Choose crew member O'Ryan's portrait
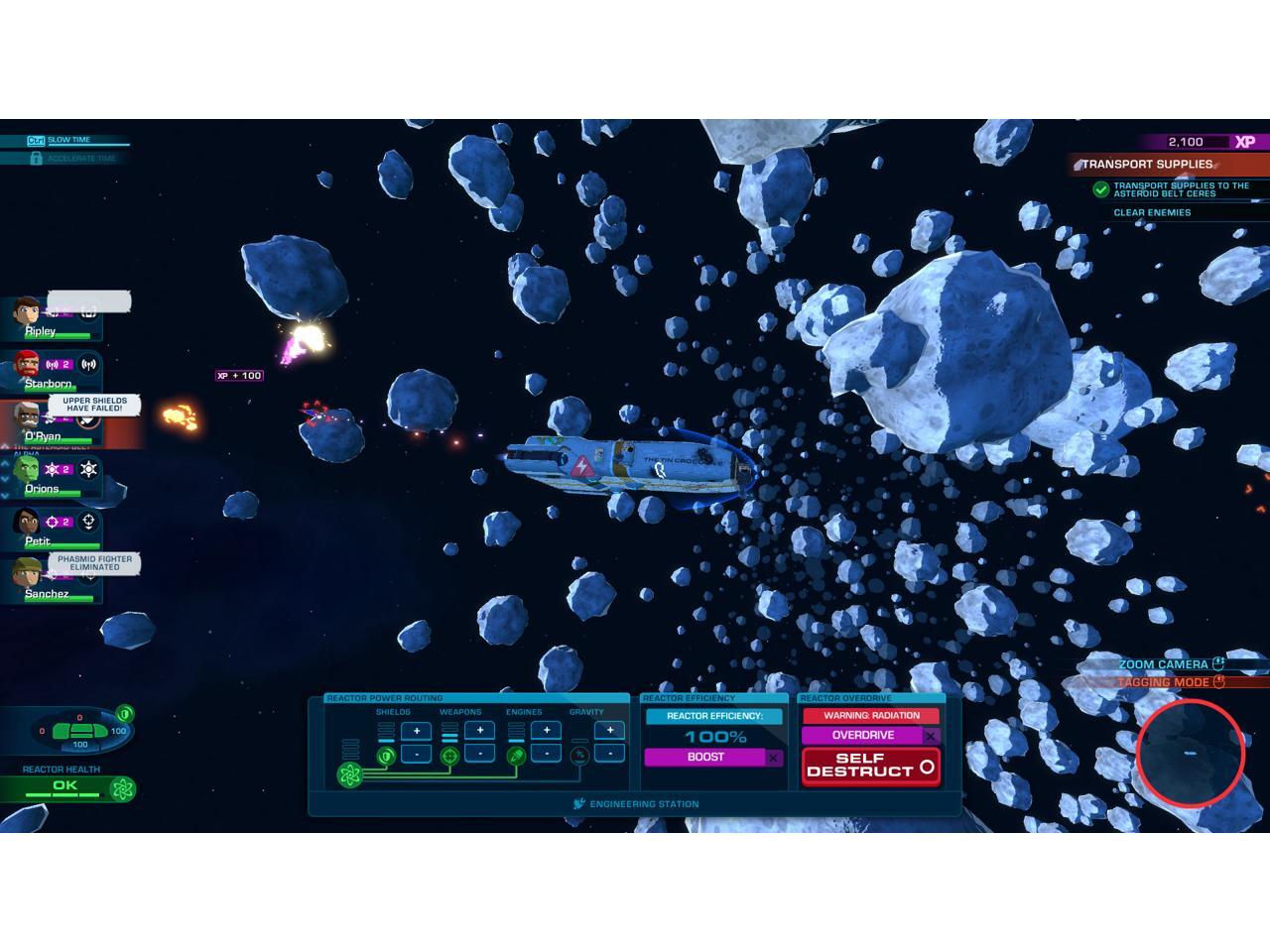This screenshot has height=952, width=1270. (x=27, y=418)
